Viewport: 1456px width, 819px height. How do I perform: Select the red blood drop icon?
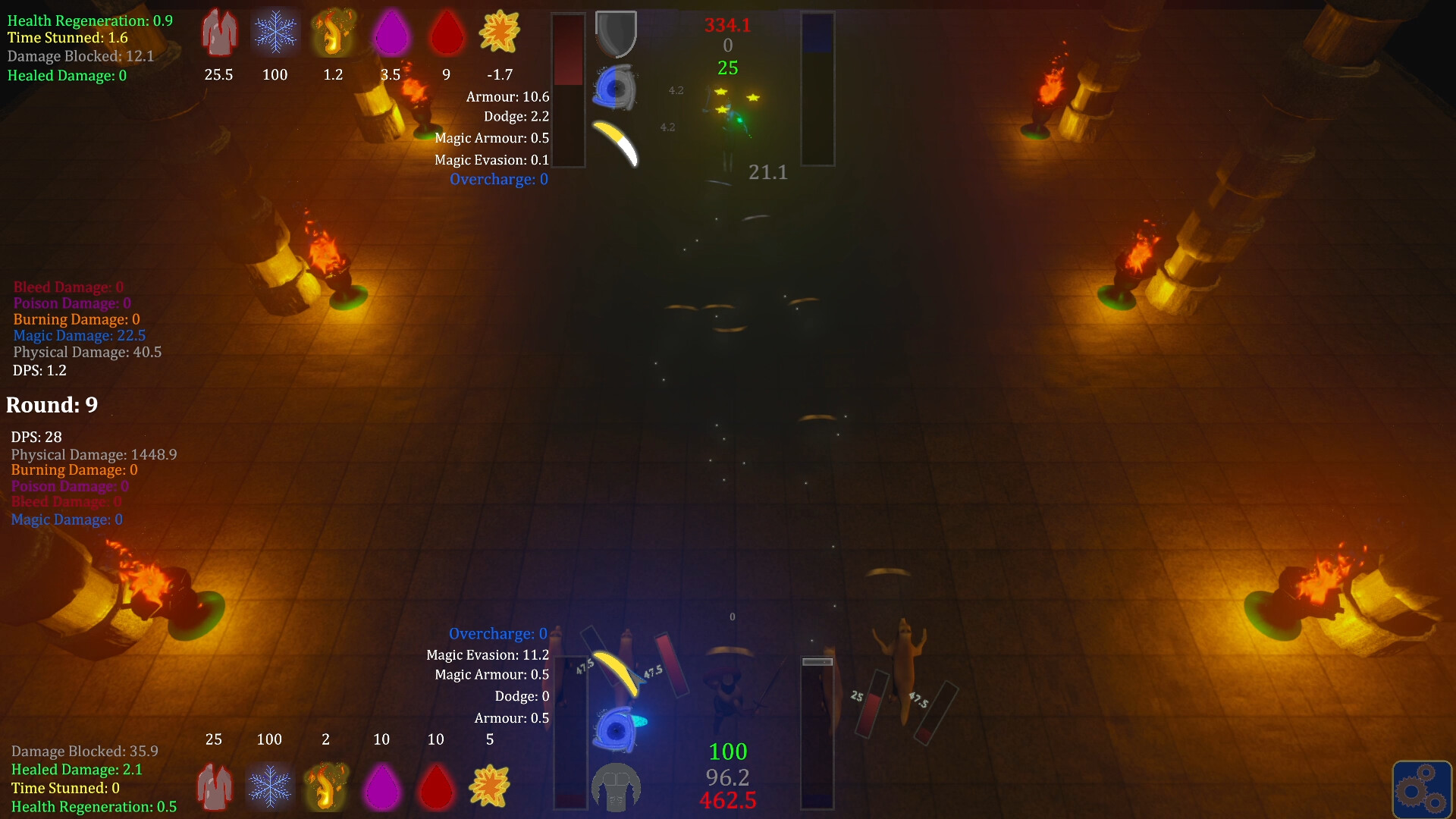[447, 33]
